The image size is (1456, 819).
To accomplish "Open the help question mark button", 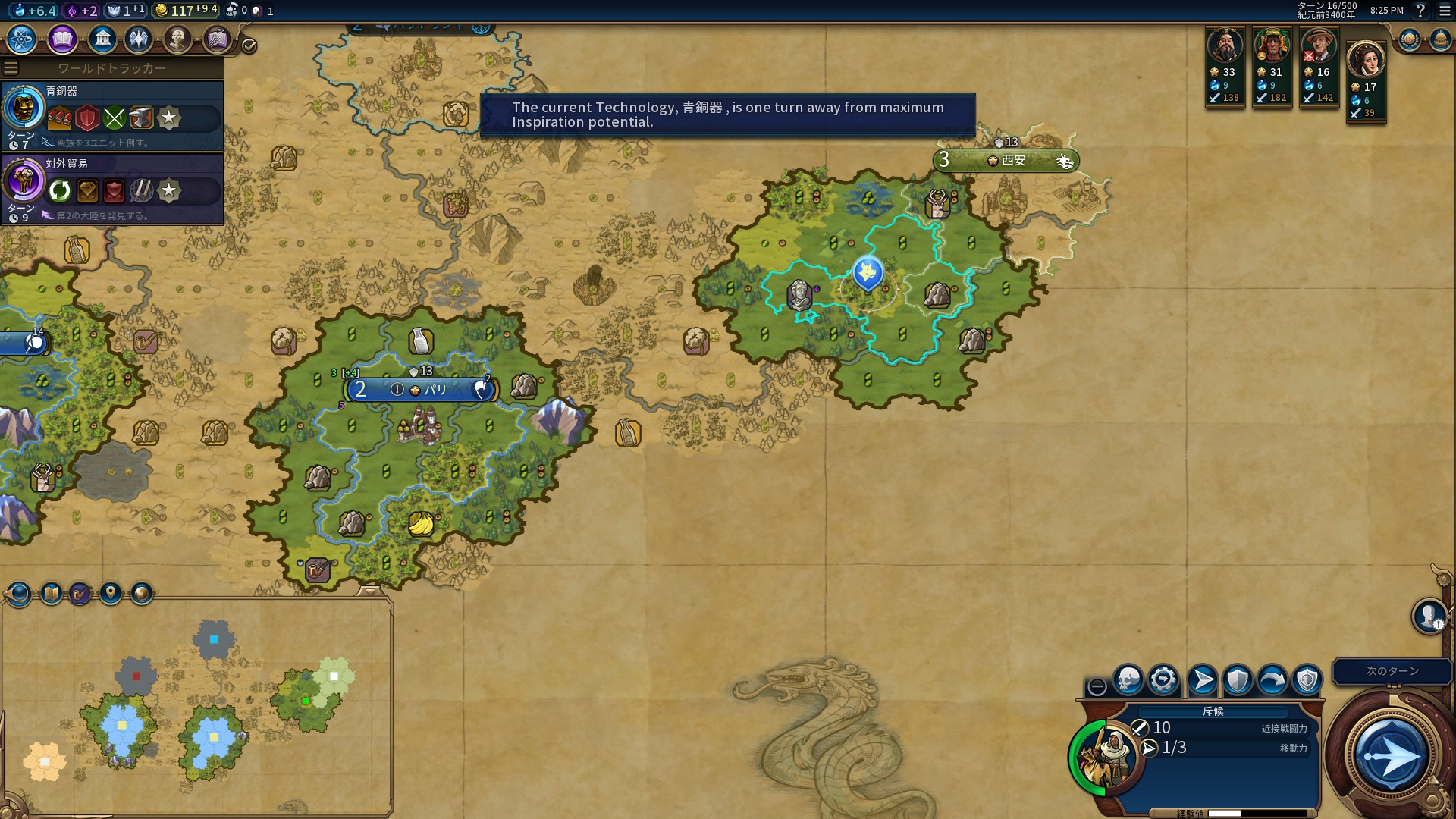I will click(1420, 11).
